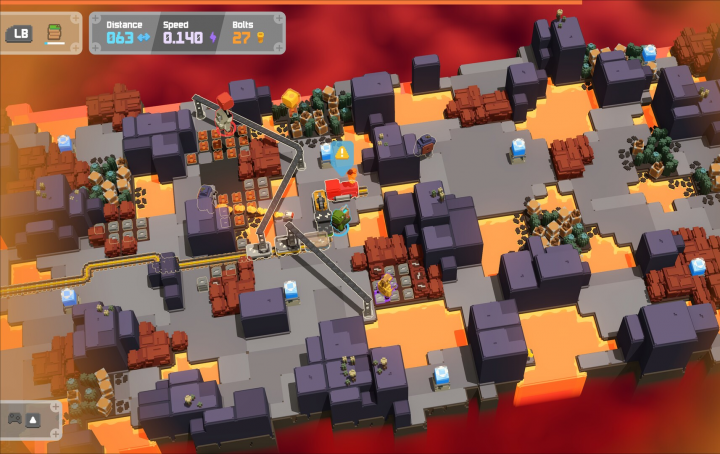Click the gamepad icon in the corner panel
Screen dimensions: 720x454
click(16, 419)
